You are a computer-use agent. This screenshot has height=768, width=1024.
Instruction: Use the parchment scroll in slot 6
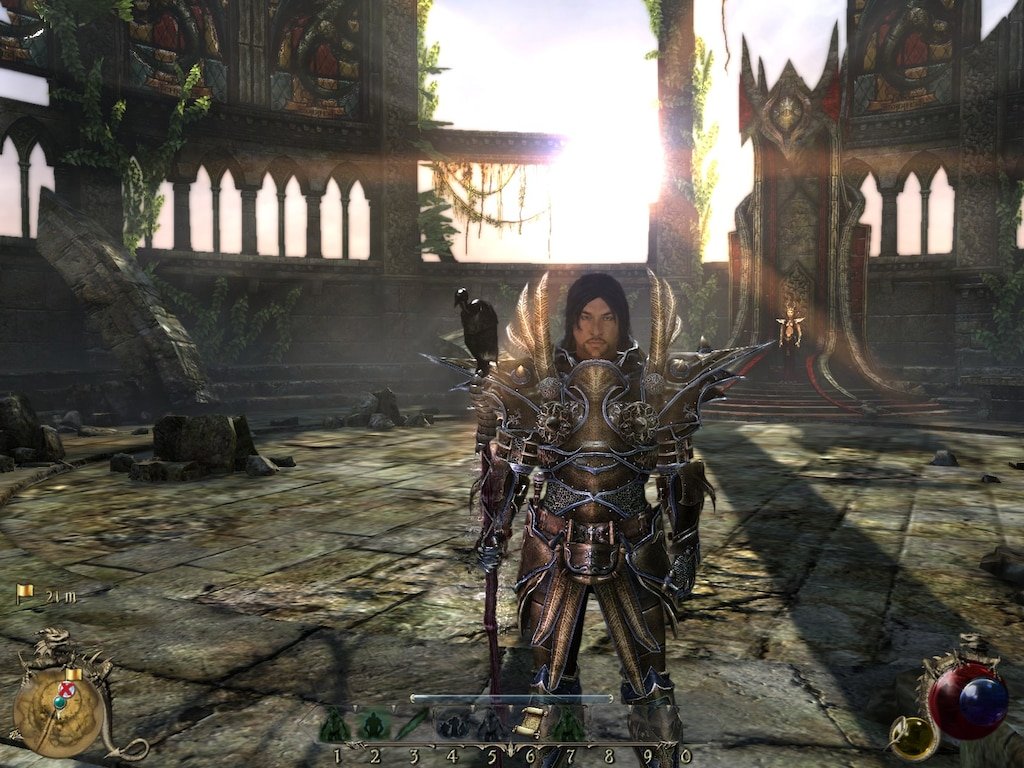point(530,724)
